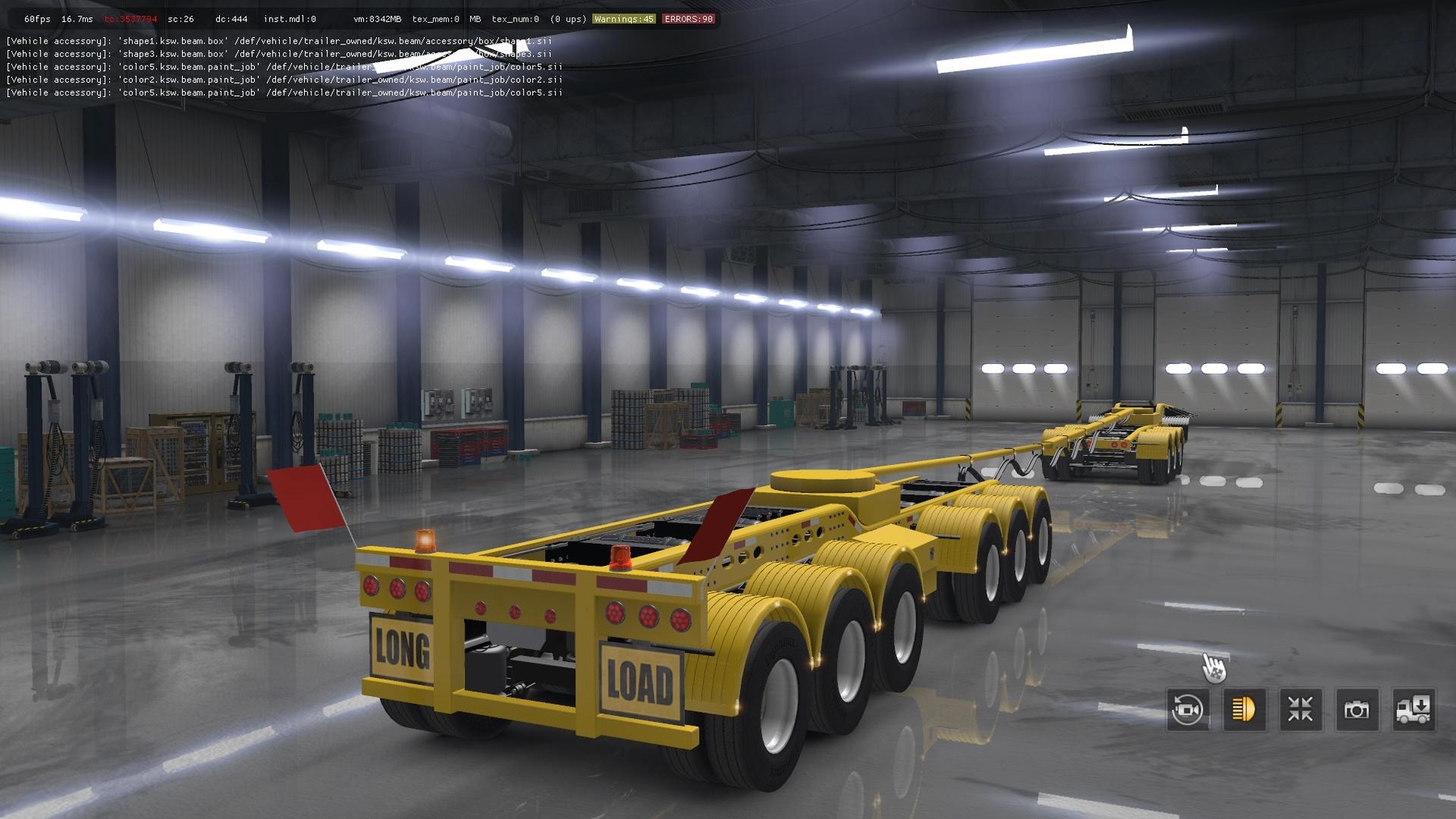Image resolution: width=1456 pixels, height=819 pixels.
Task: Toggle the trailer lights with the headlamp button
Action: [x=1245, y=709]
